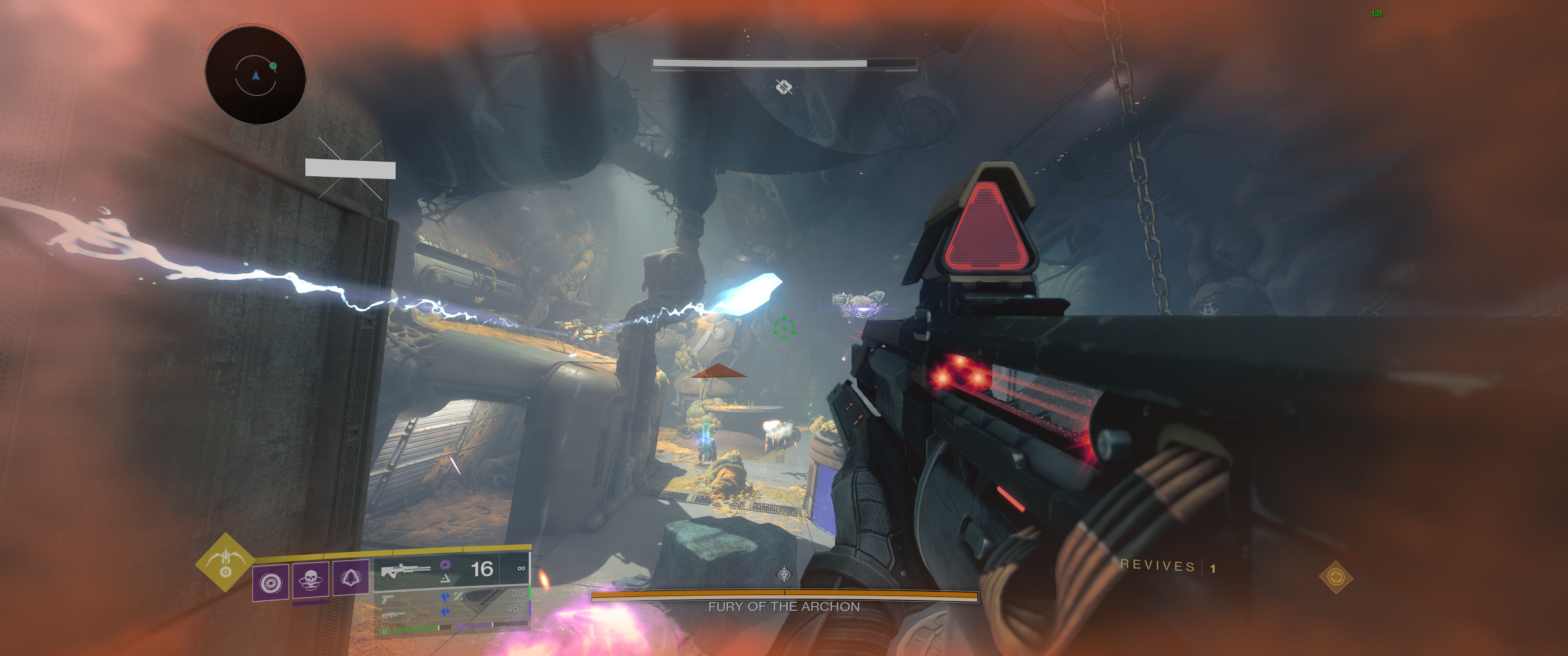Activate the golden bow Super ability
Viewport: 1568px width, 656px height.
225,563
